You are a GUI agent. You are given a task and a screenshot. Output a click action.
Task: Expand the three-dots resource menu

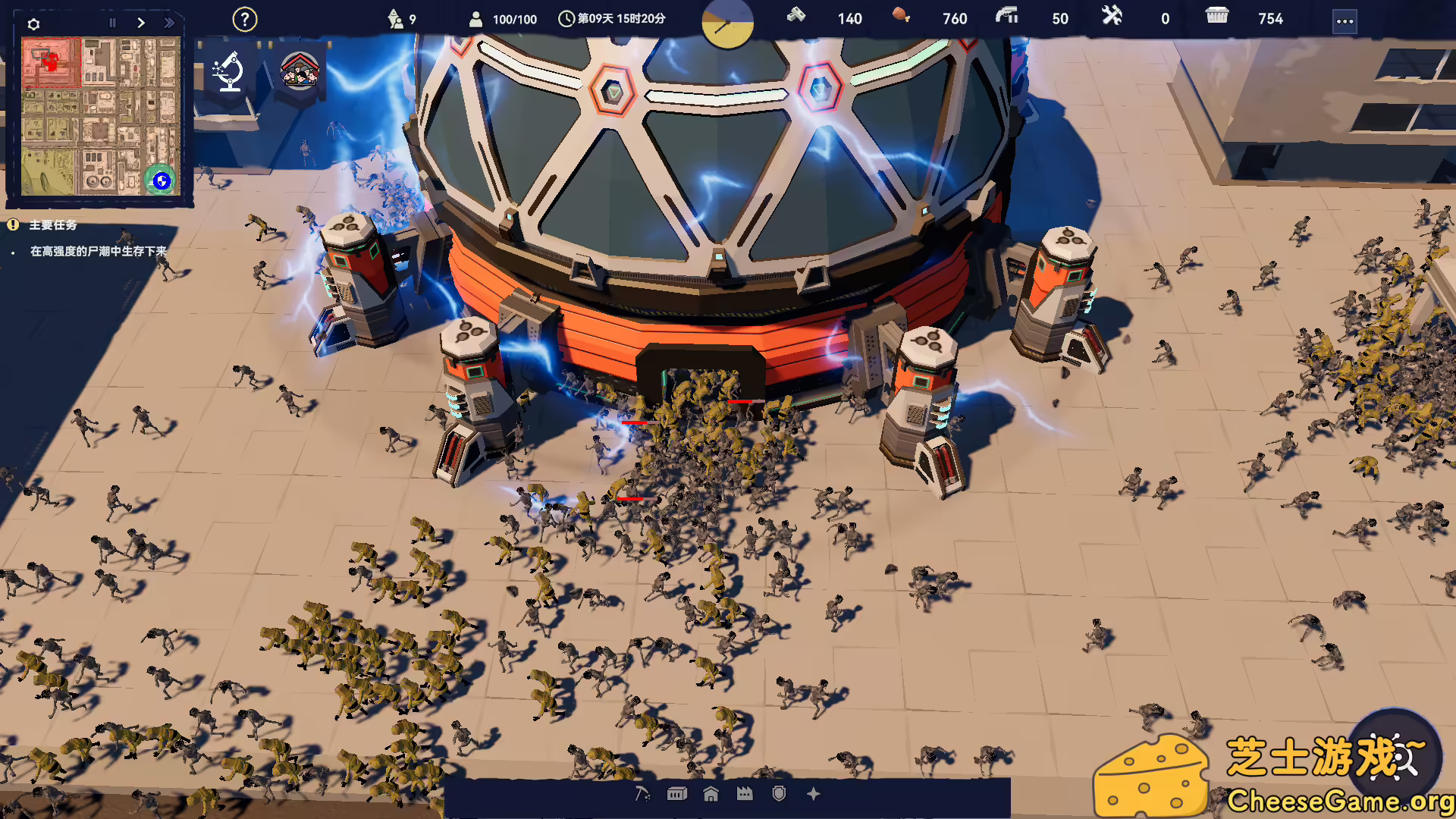pos(1345,21)
